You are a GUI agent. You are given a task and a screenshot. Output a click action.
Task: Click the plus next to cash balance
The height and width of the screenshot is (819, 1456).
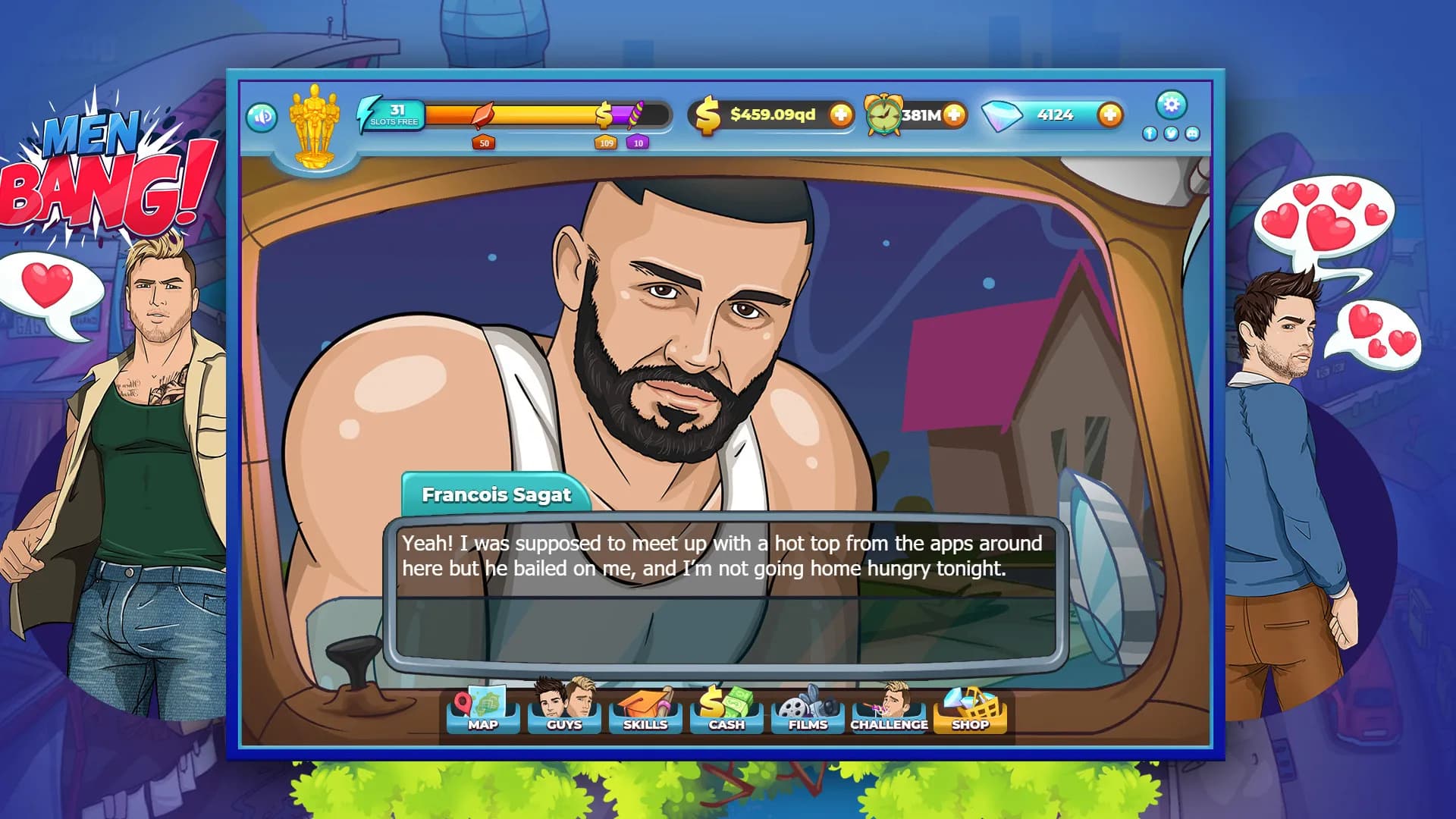842,115
